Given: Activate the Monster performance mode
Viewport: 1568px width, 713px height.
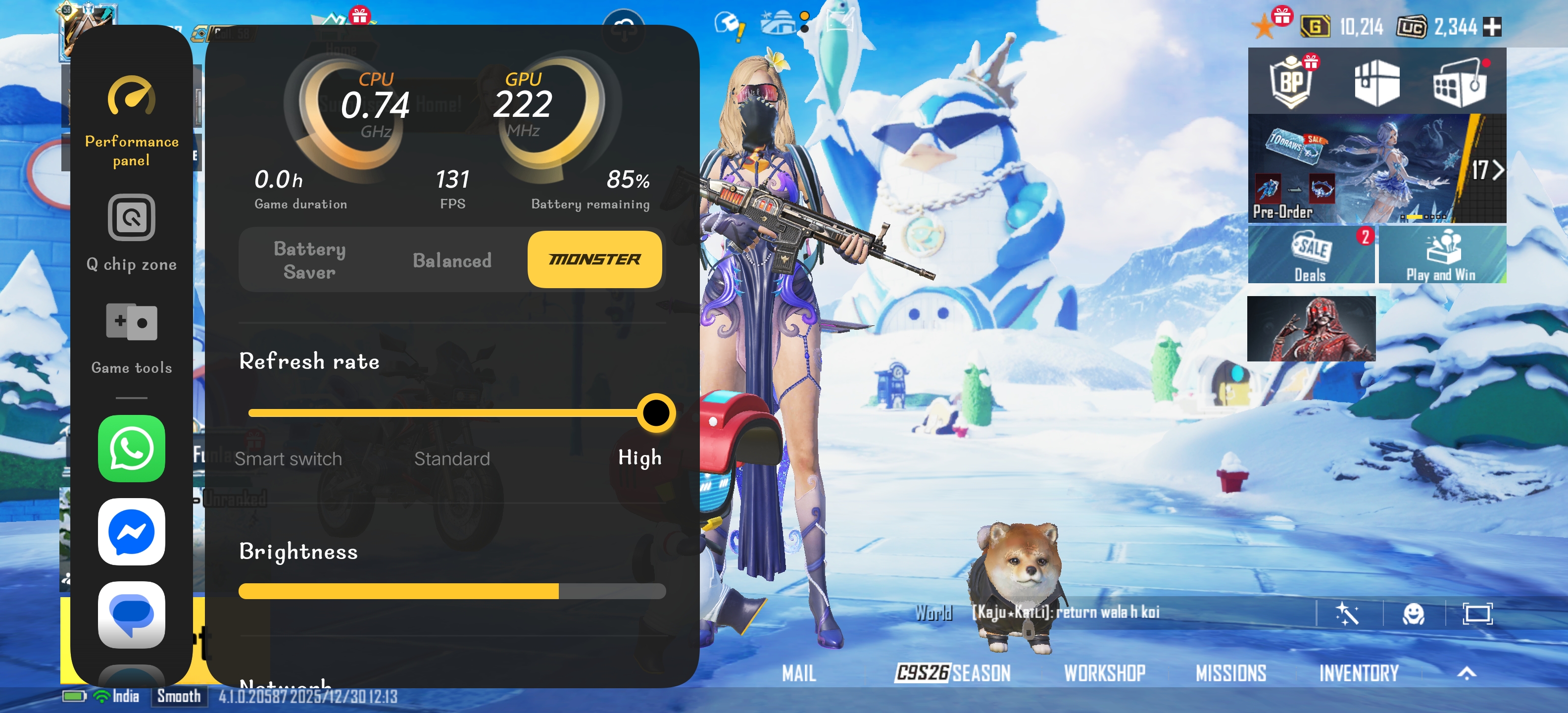Looking at the screenshot, I should pos(594,259).
